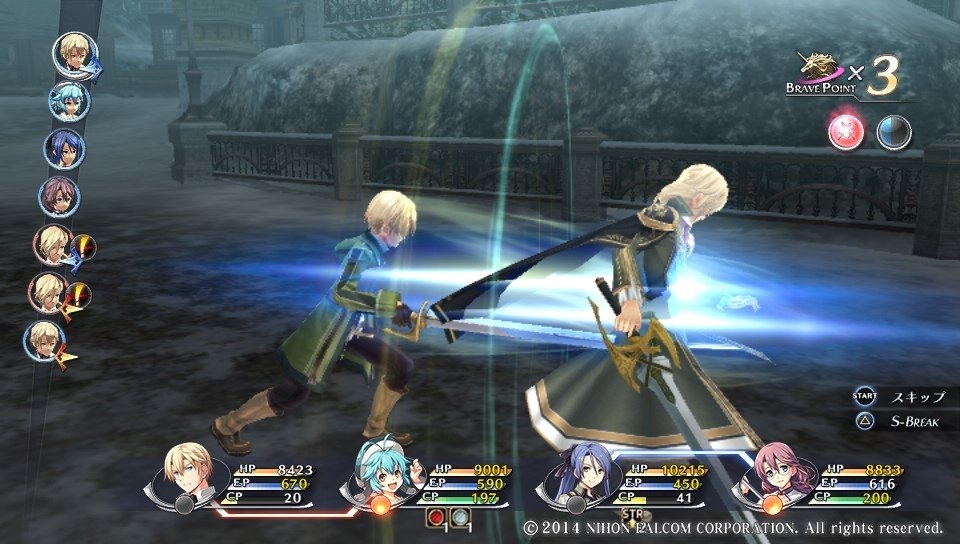Viewport: 960px width, 544px height.
Task: Click the blue orb icon under Brave Point
Action: [x=894, y=132]
